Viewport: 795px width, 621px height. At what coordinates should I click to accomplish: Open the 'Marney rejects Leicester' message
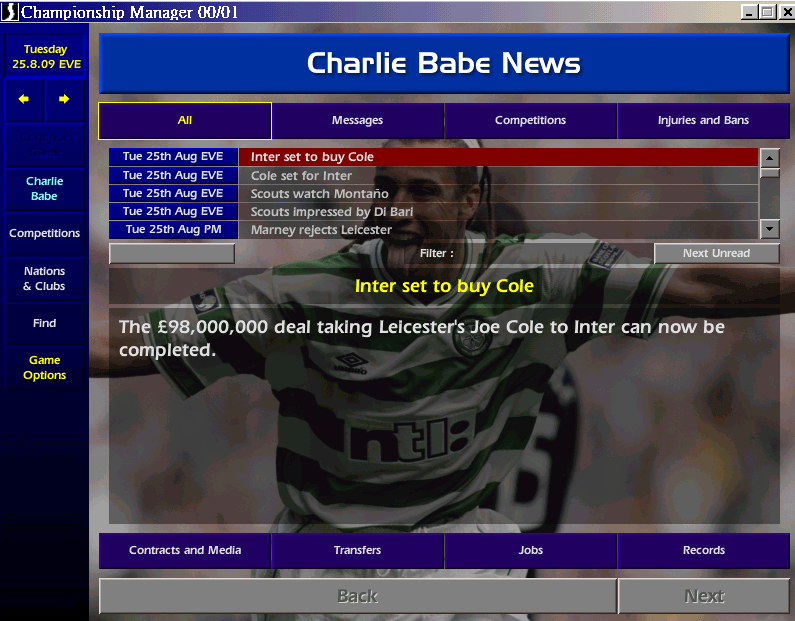[498, 230]
